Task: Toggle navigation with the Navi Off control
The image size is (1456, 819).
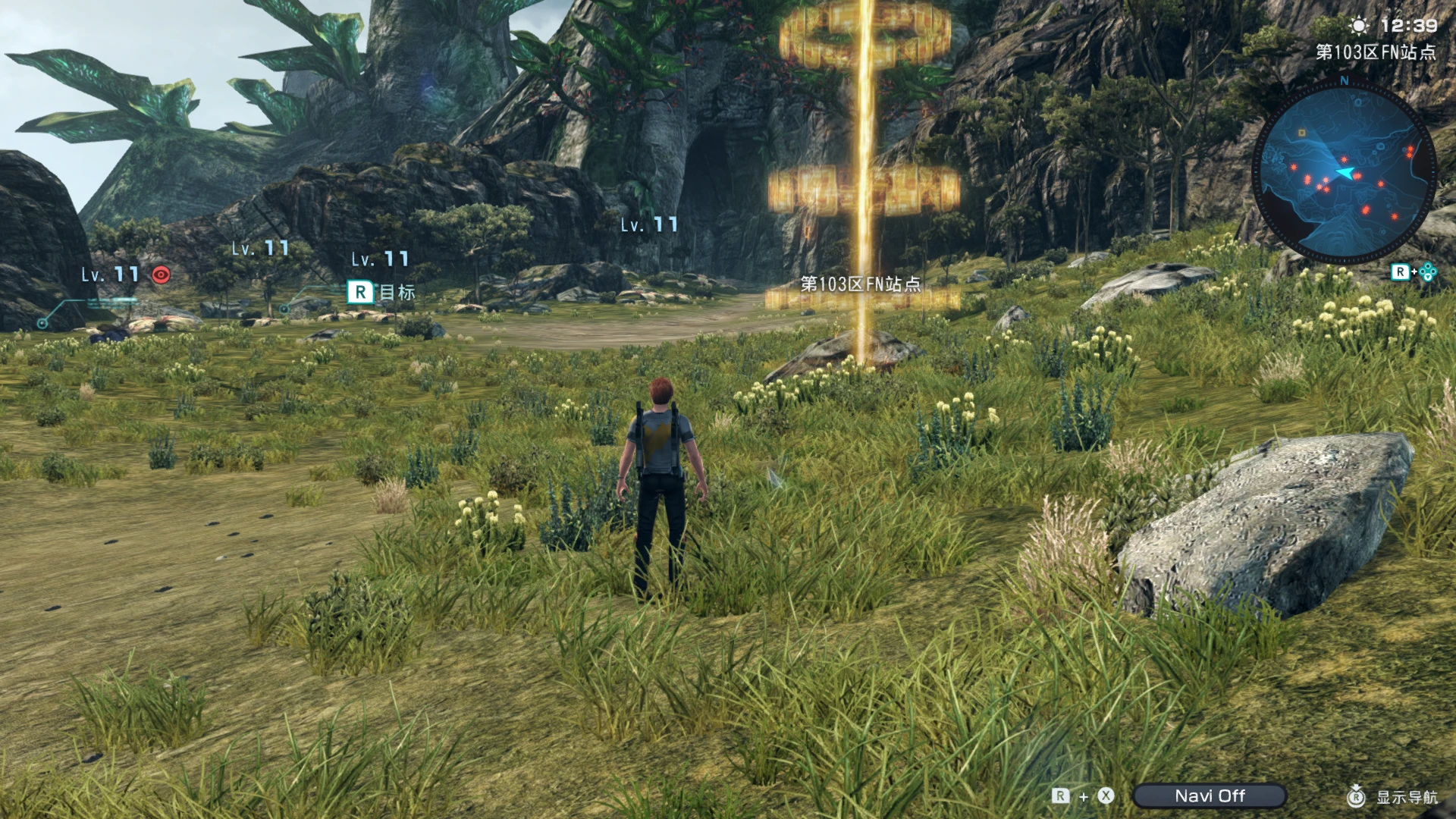Action: tap(1212, 796)
